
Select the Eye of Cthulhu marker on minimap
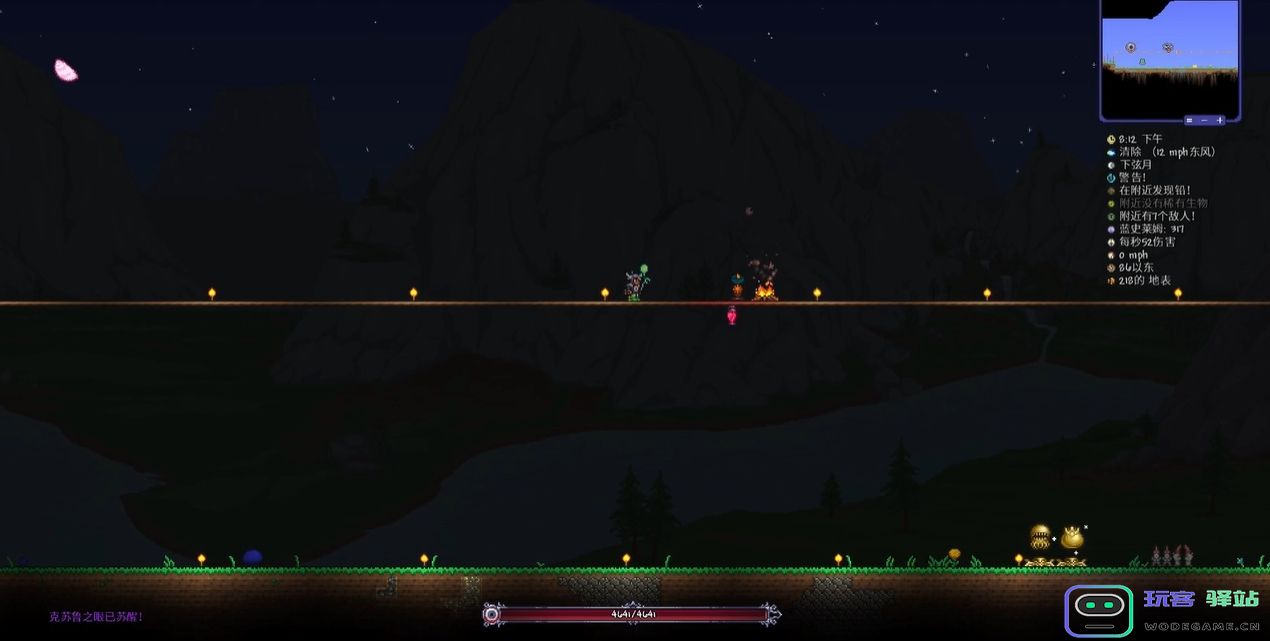(1131, 47)
